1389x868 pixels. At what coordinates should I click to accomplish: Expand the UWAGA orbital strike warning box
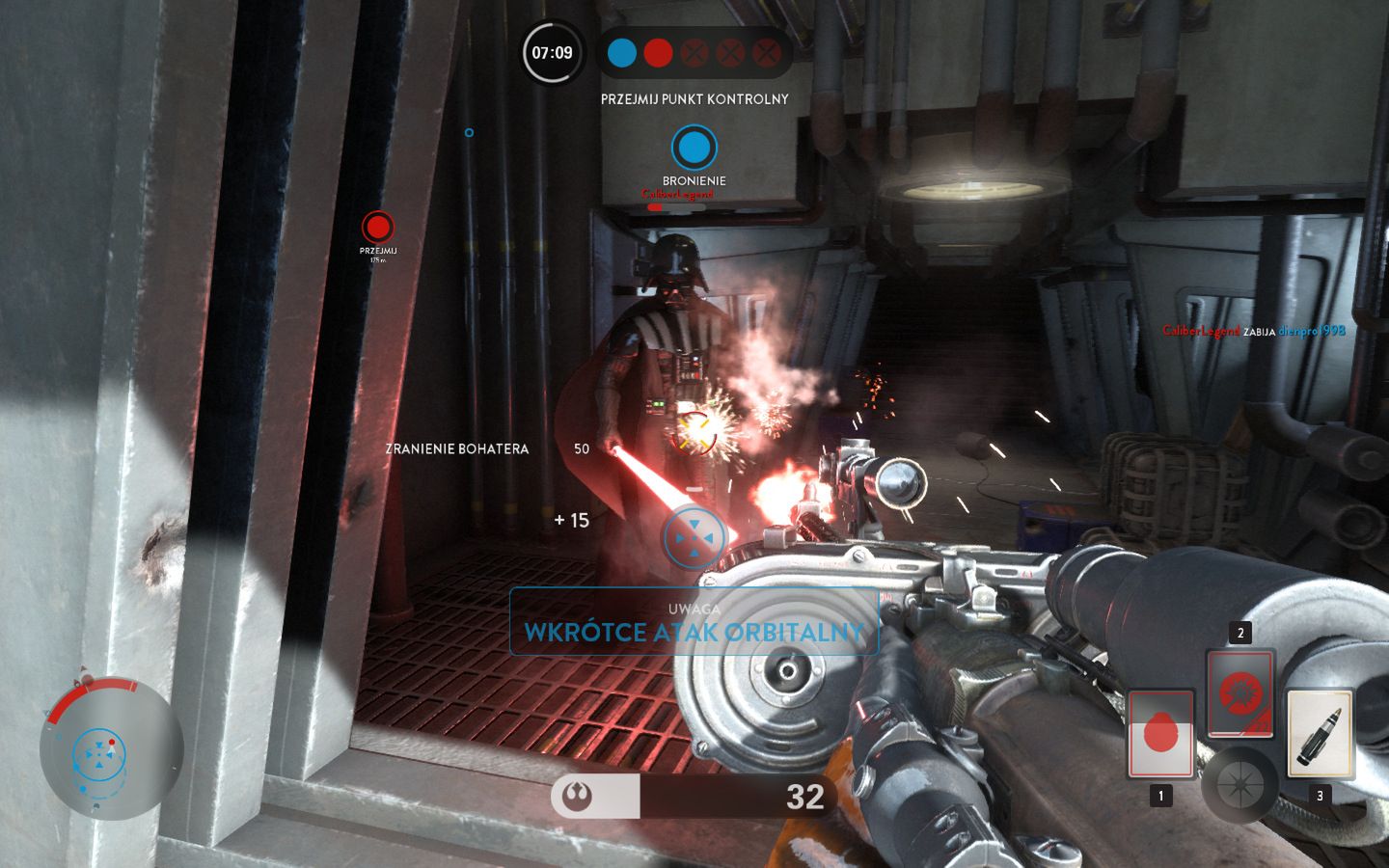point(694,623)
